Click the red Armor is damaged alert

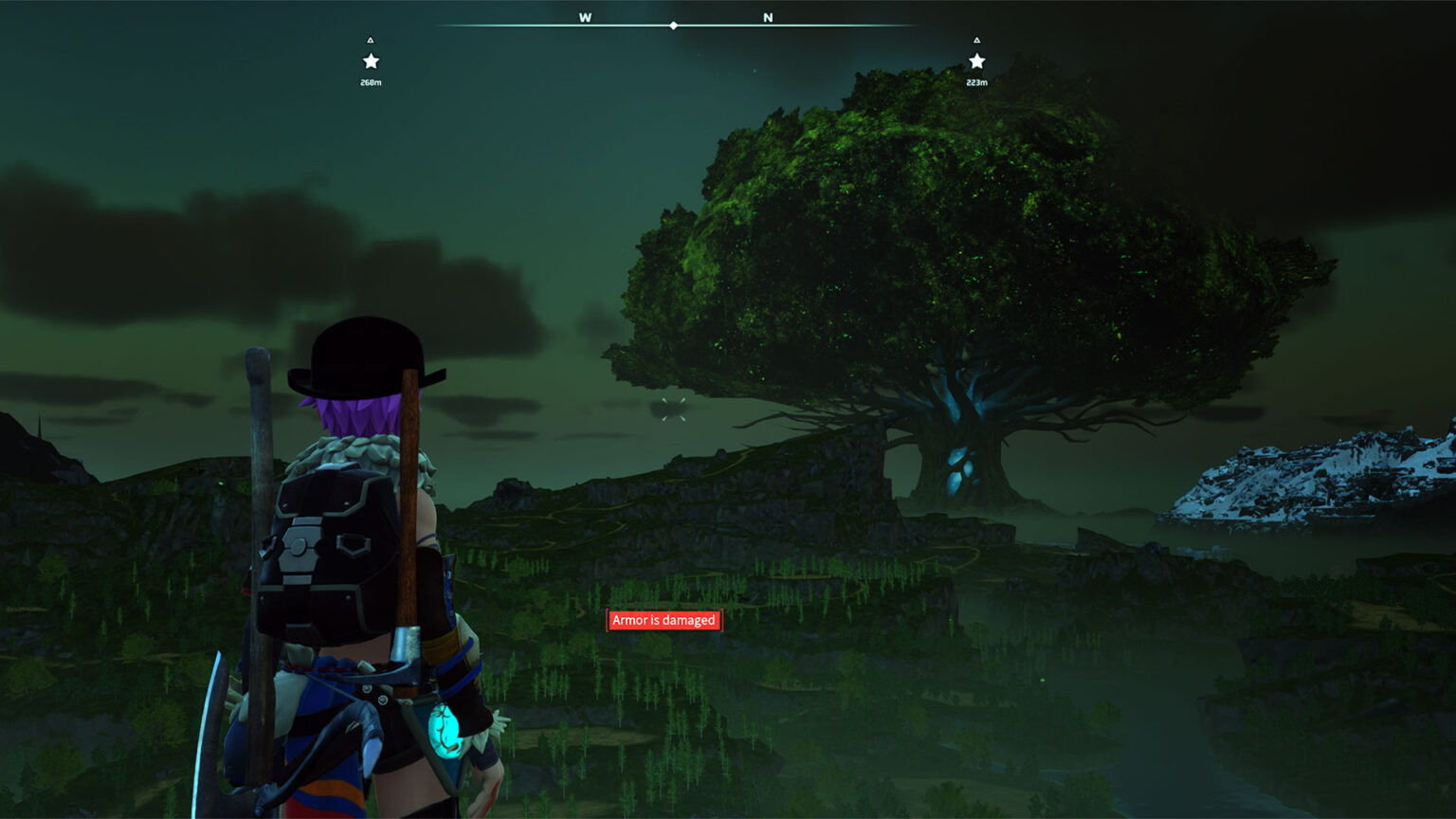tap(664, 620)
